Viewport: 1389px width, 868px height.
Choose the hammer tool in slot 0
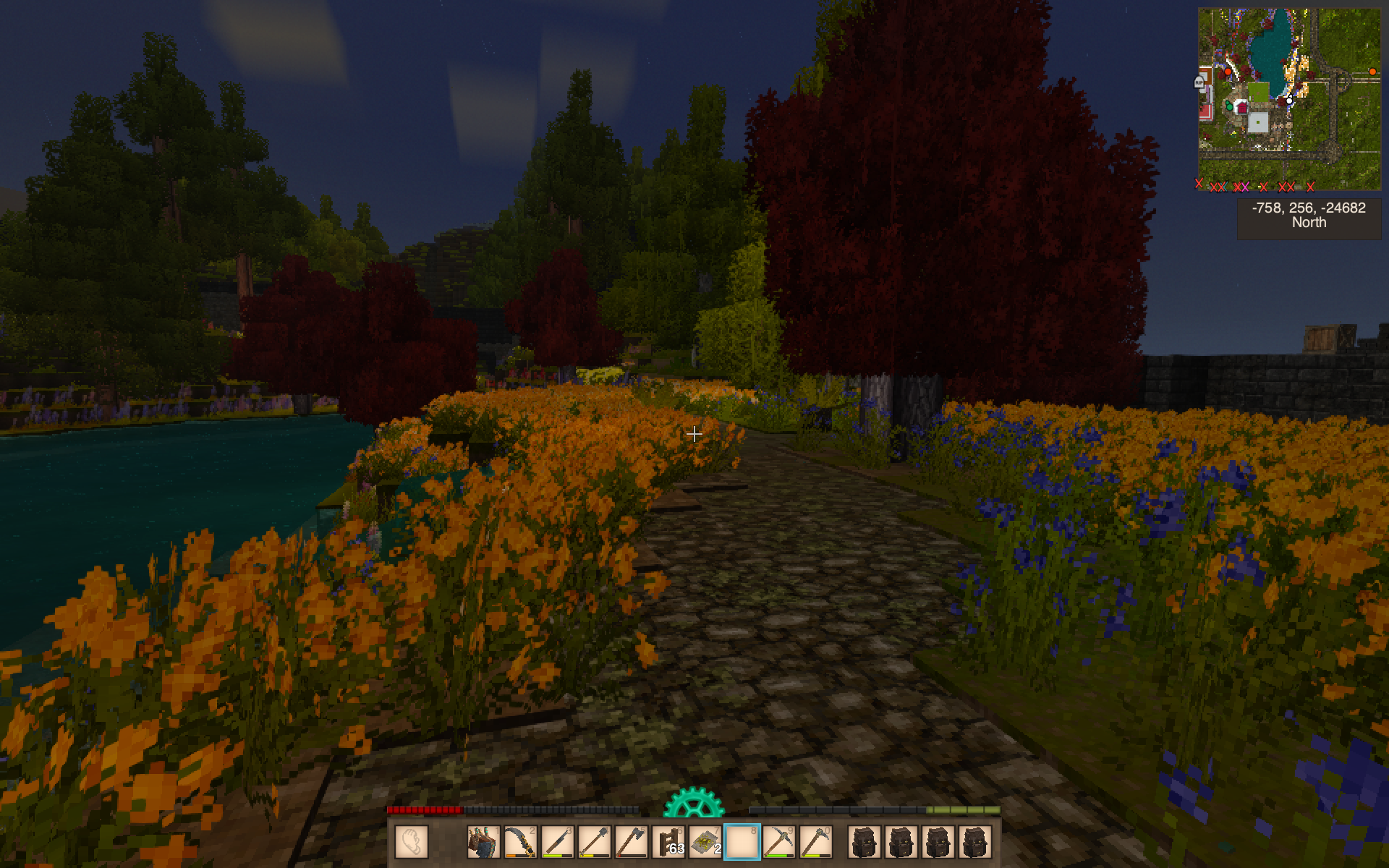[816, 843]
